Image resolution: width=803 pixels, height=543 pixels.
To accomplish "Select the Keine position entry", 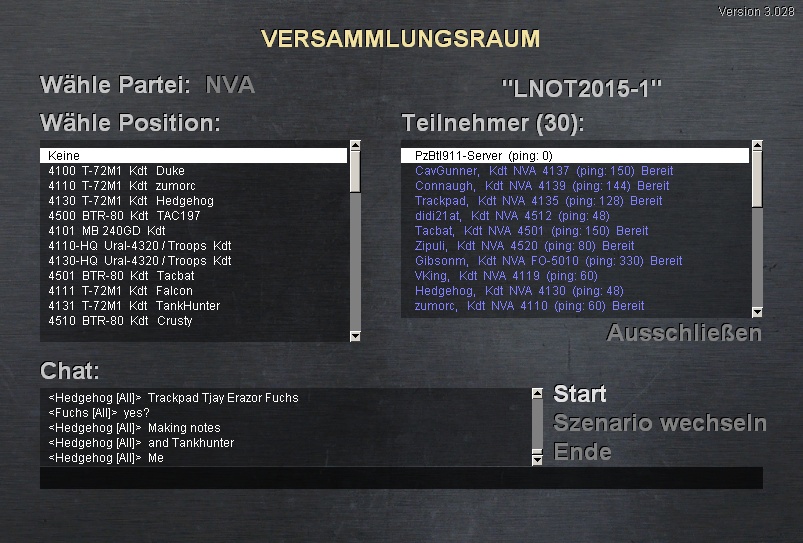I will [193, 156].
